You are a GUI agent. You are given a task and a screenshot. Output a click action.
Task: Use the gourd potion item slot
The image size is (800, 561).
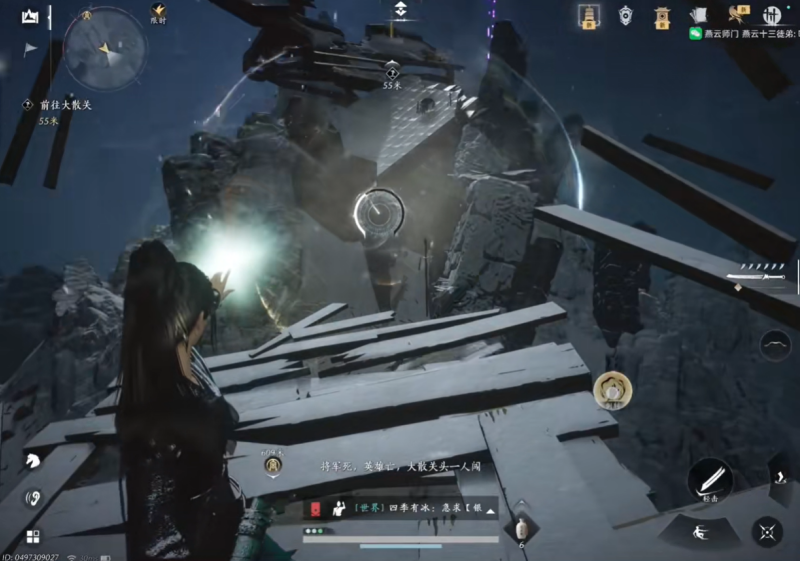[x=520, y=530]
